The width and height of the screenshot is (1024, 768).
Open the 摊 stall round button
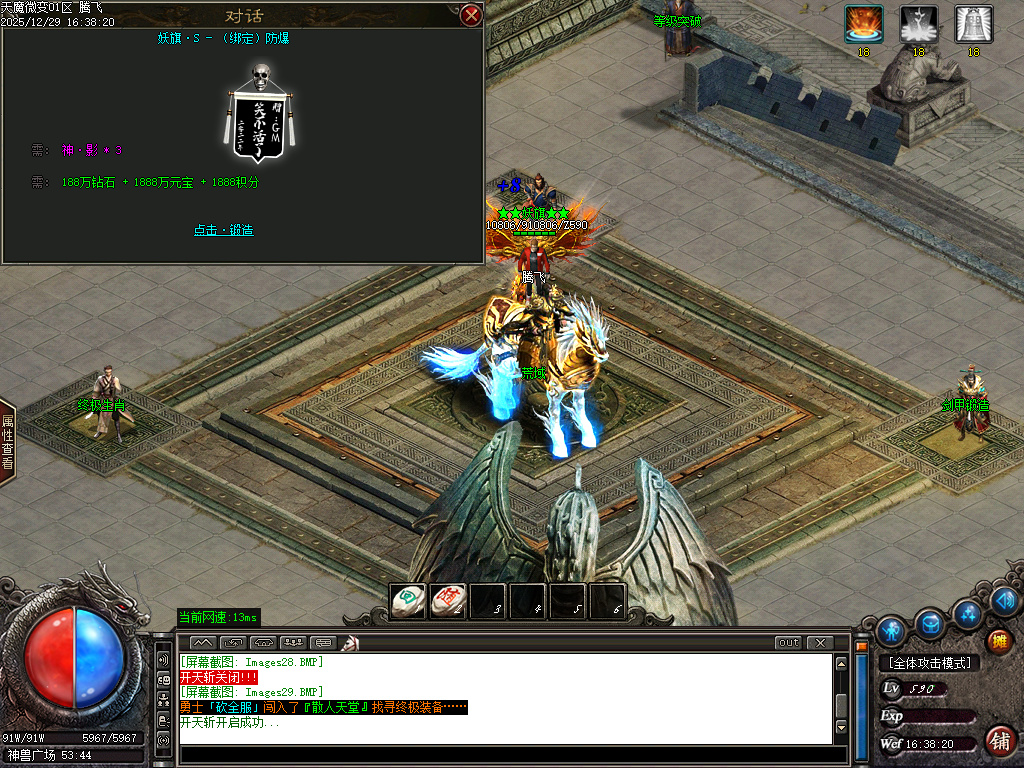[998, 641]
